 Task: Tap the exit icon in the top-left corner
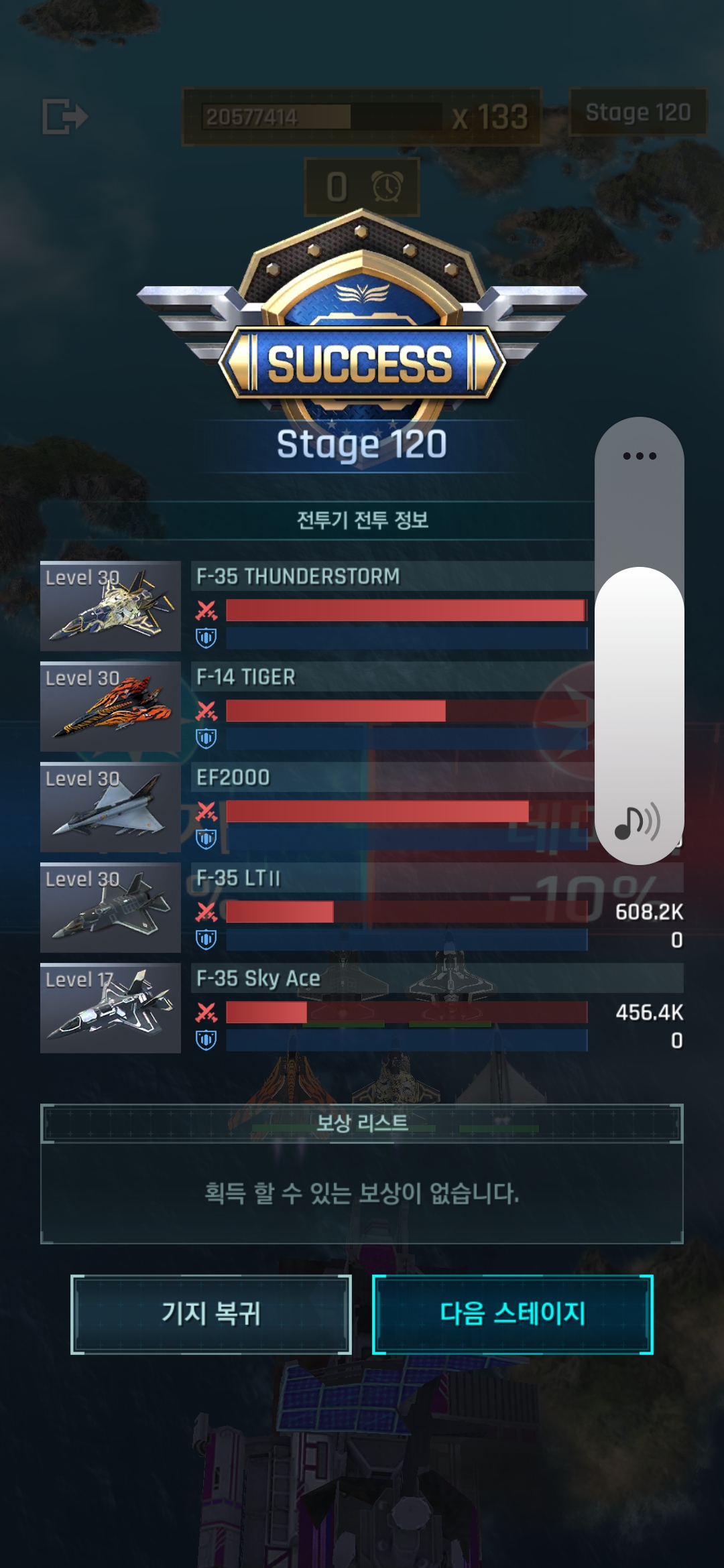(65, 117)
